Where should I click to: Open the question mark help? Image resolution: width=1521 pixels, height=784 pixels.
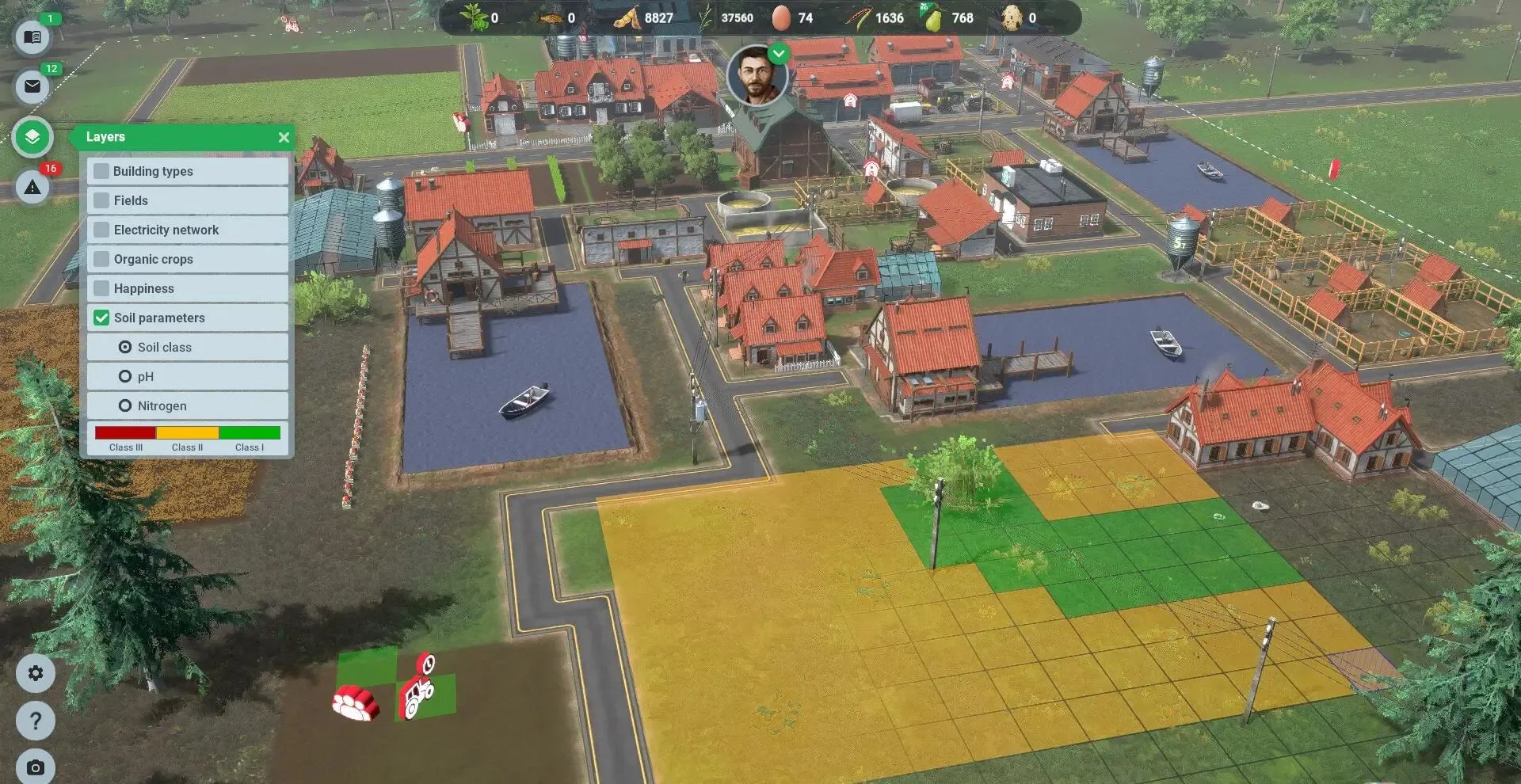(x=36, y=721)
